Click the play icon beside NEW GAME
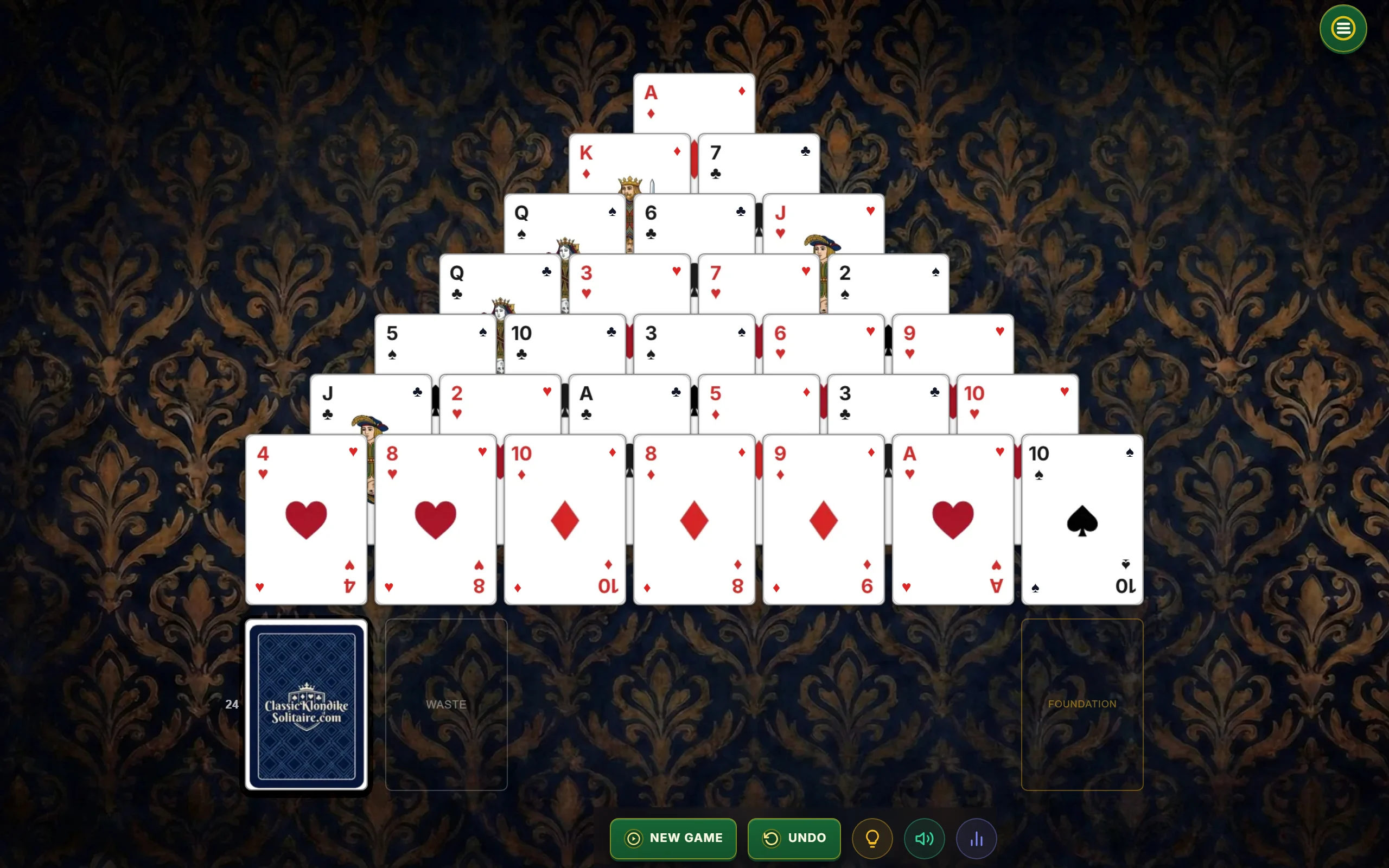 coord(633,838)
